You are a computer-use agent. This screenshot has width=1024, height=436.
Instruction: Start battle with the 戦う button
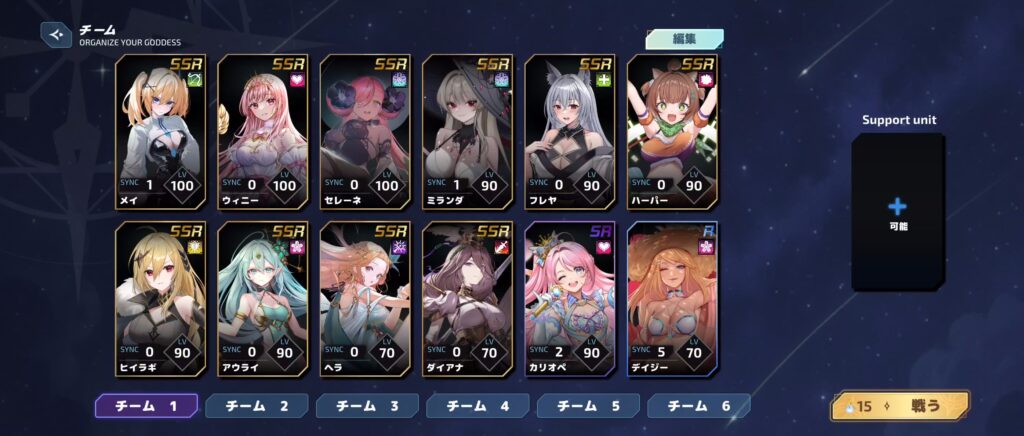pyautogui.click(x=900, y=406)
